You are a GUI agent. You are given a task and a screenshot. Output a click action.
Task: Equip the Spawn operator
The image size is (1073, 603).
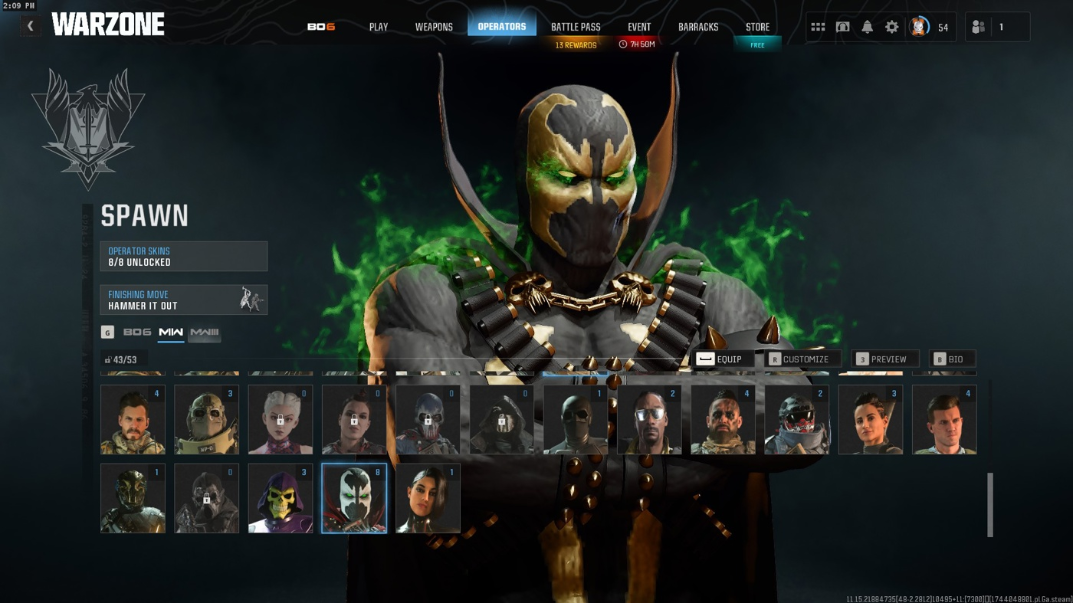pyautogui.click(x=720, y=359)
